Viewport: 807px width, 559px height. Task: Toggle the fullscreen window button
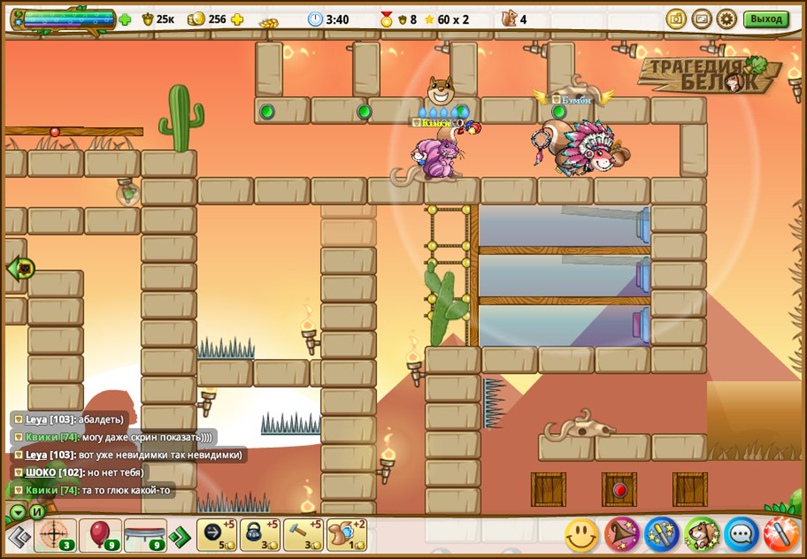702,19
